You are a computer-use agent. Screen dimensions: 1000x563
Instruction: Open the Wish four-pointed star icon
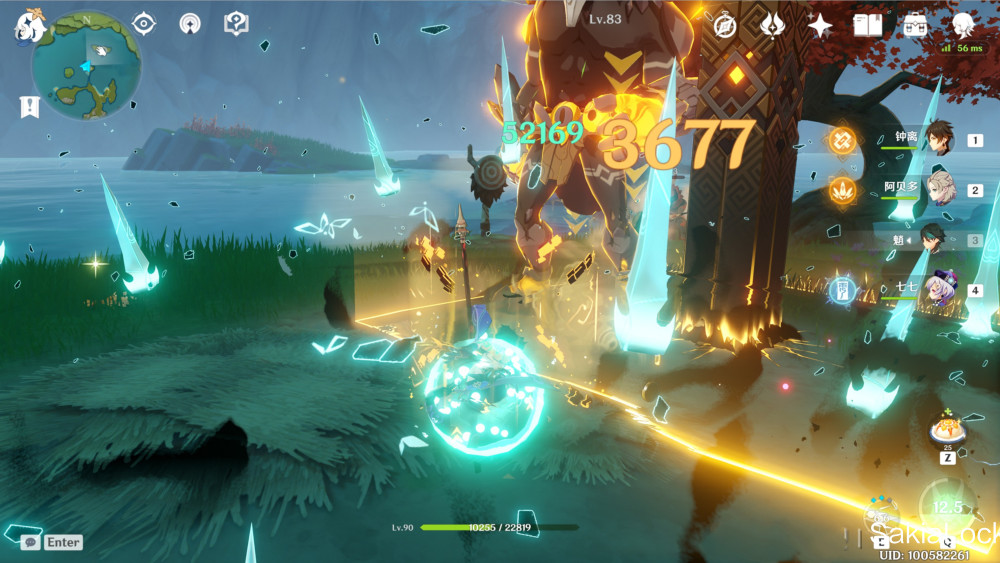[820, 26]
